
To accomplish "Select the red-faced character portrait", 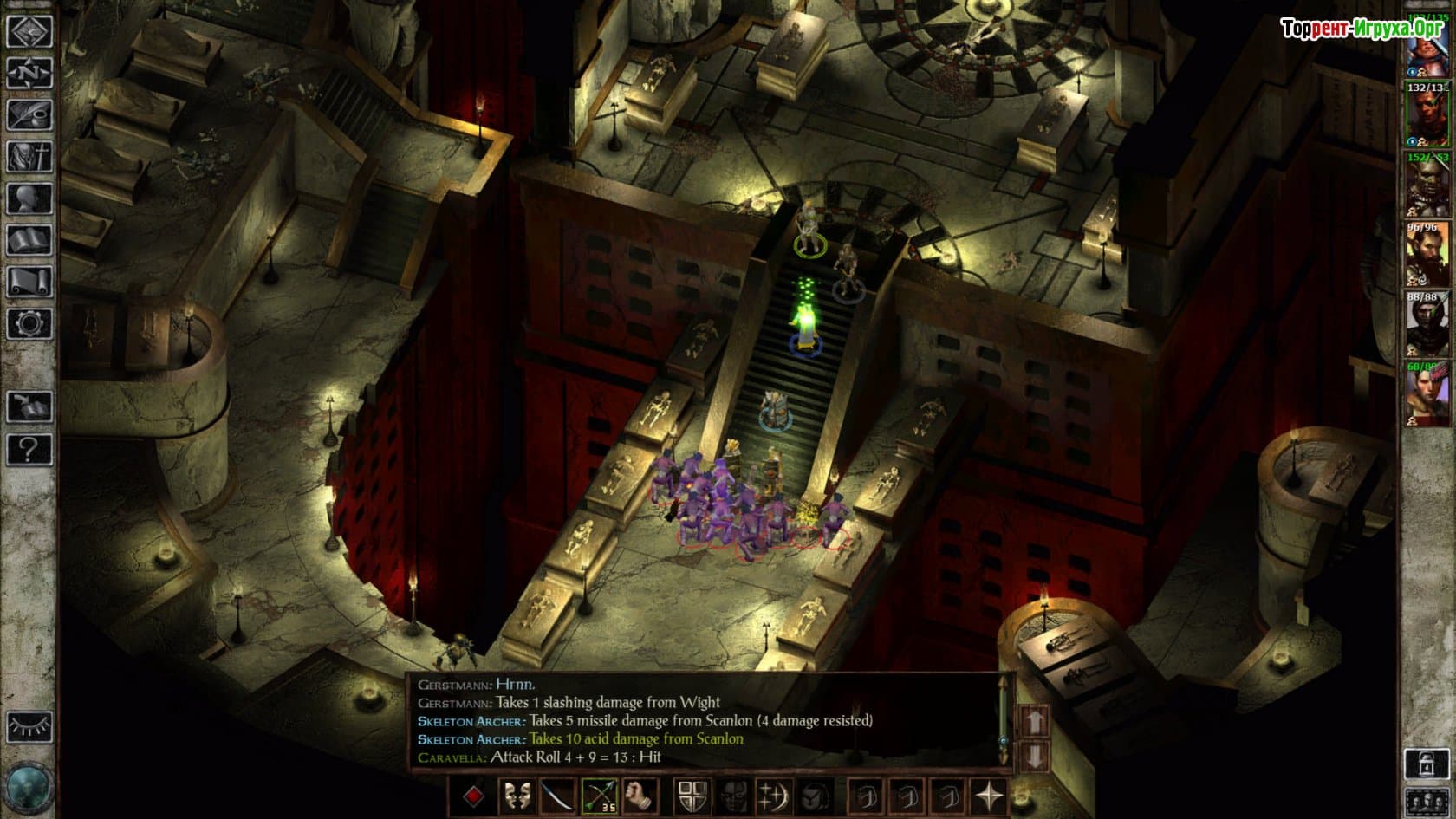I will [1427, 115].
